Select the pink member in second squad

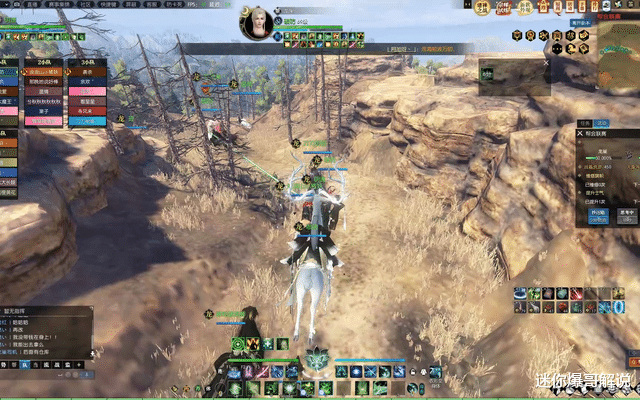(x=44, y=120)
